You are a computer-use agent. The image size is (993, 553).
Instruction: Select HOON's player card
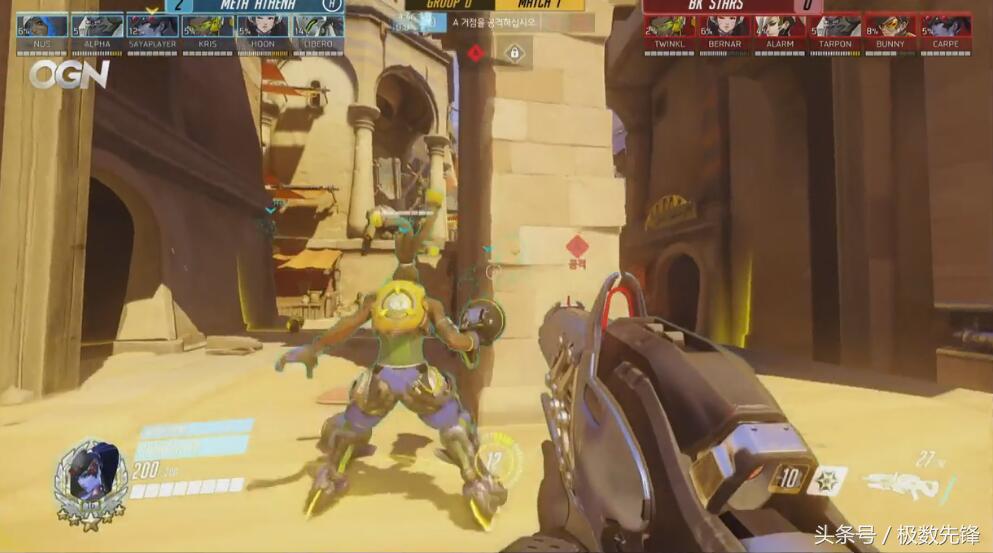(x=263, y=29)
